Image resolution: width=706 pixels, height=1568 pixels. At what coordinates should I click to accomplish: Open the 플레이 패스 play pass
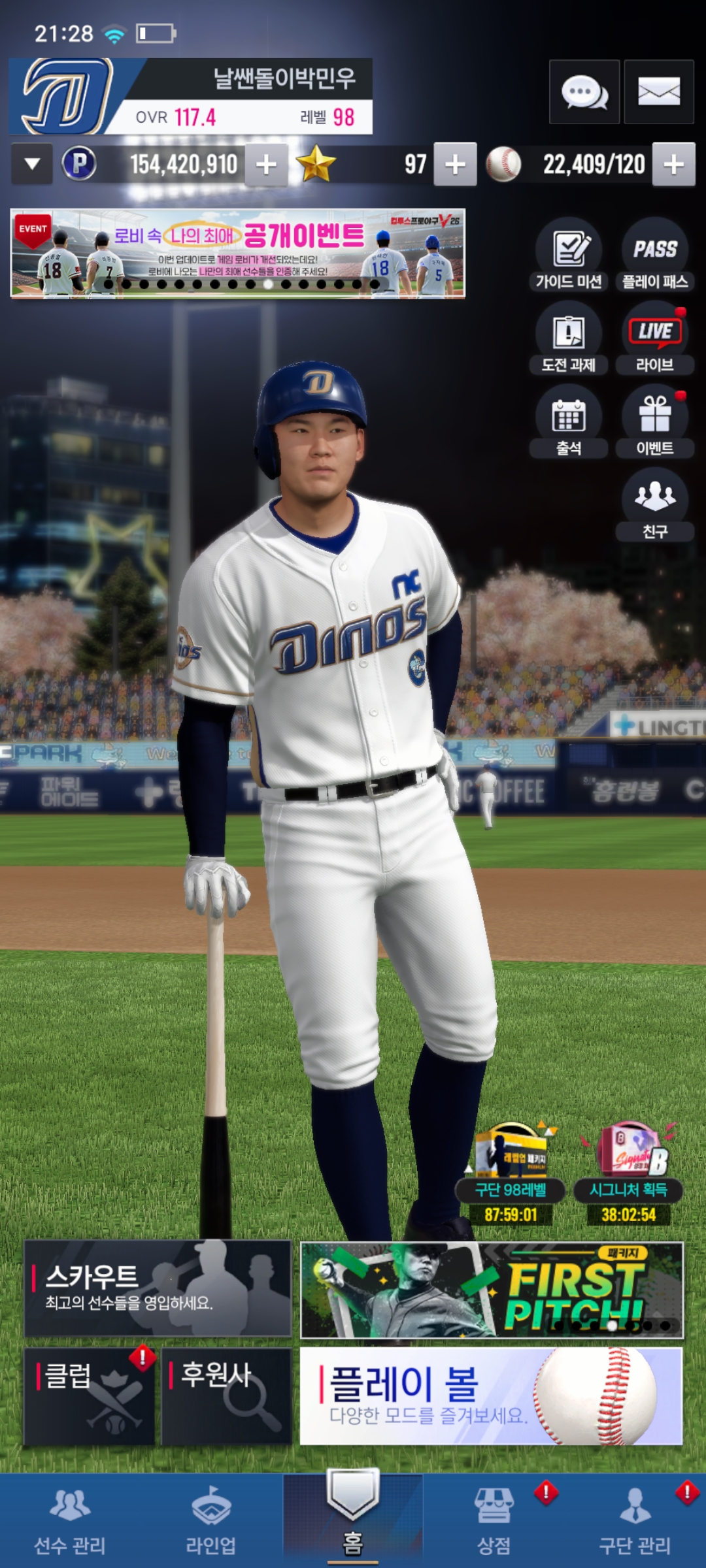[655, 255]
